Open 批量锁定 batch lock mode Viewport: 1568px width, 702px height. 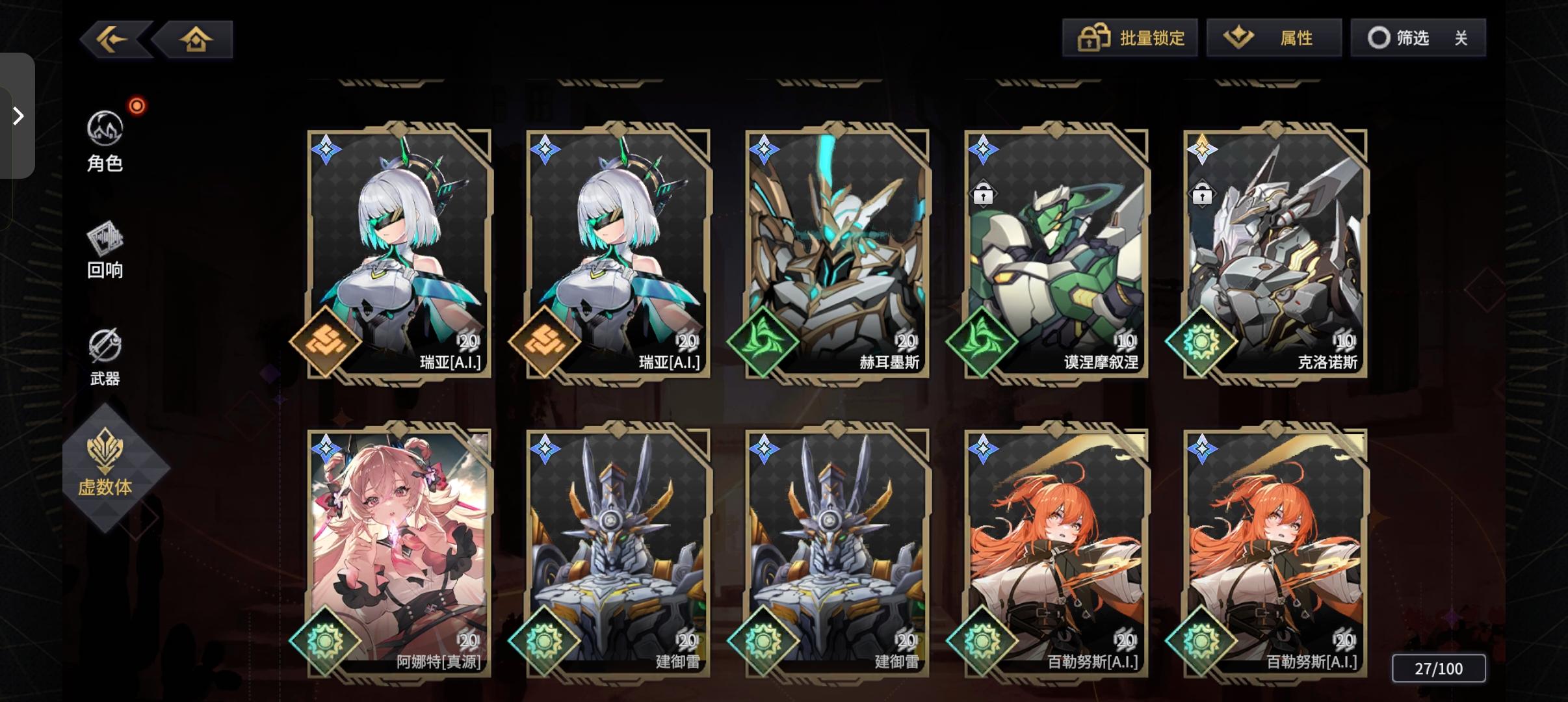click(x=1132, y=38)
